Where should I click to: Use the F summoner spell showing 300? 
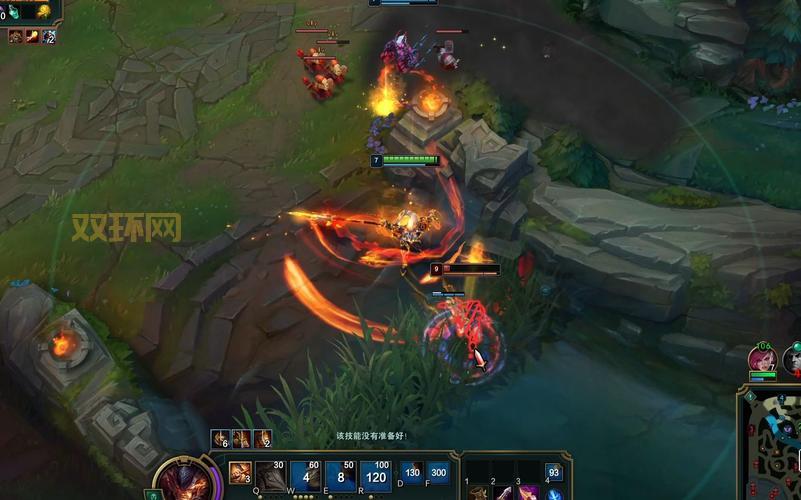pyautogui.click(x=438, y=473)
